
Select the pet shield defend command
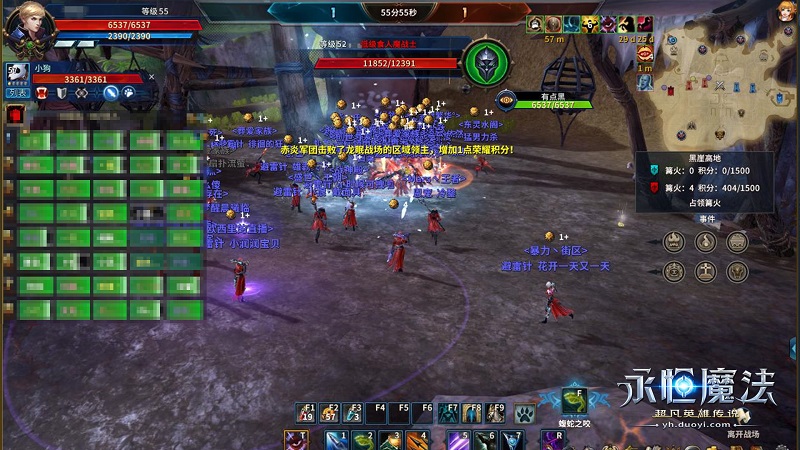click(x=60, y=93)
